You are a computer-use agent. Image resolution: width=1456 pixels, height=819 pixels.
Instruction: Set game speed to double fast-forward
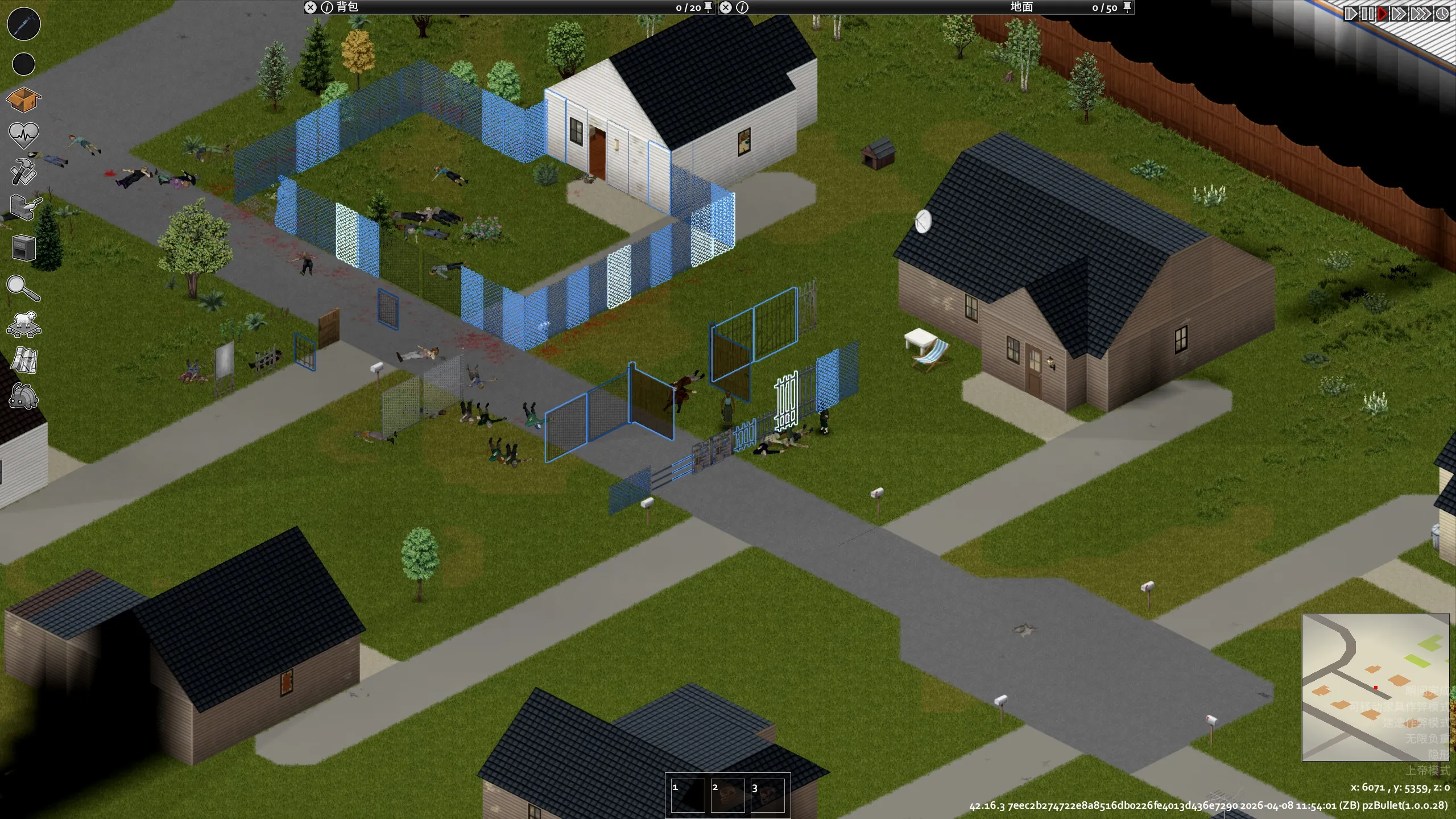click(x=1397, y=14)
